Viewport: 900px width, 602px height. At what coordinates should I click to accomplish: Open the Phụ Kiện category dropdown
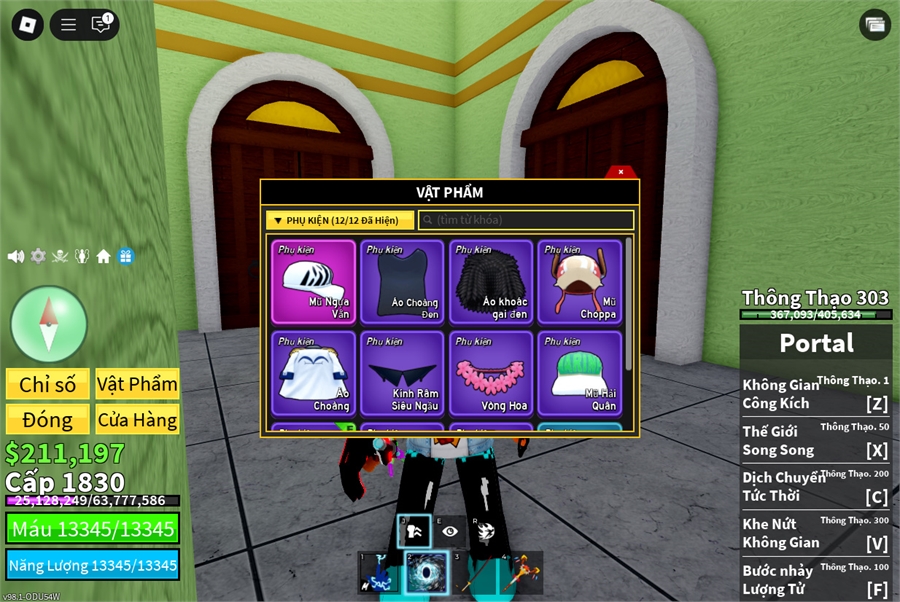(340, 220)
